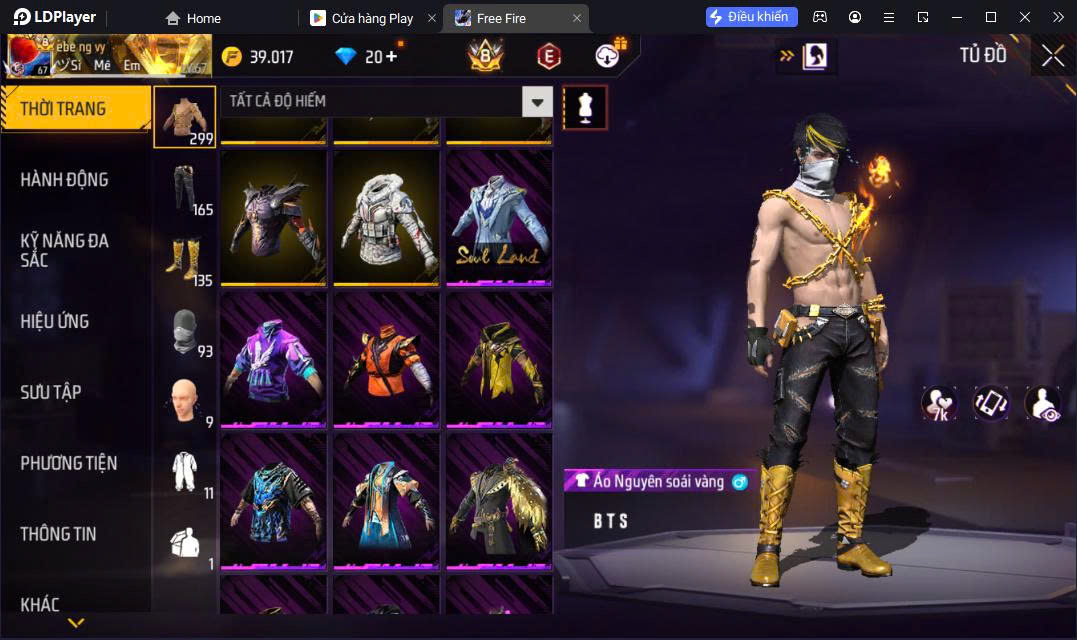
Task: Open the HIỆU ỨNG section
Action: 55,321
